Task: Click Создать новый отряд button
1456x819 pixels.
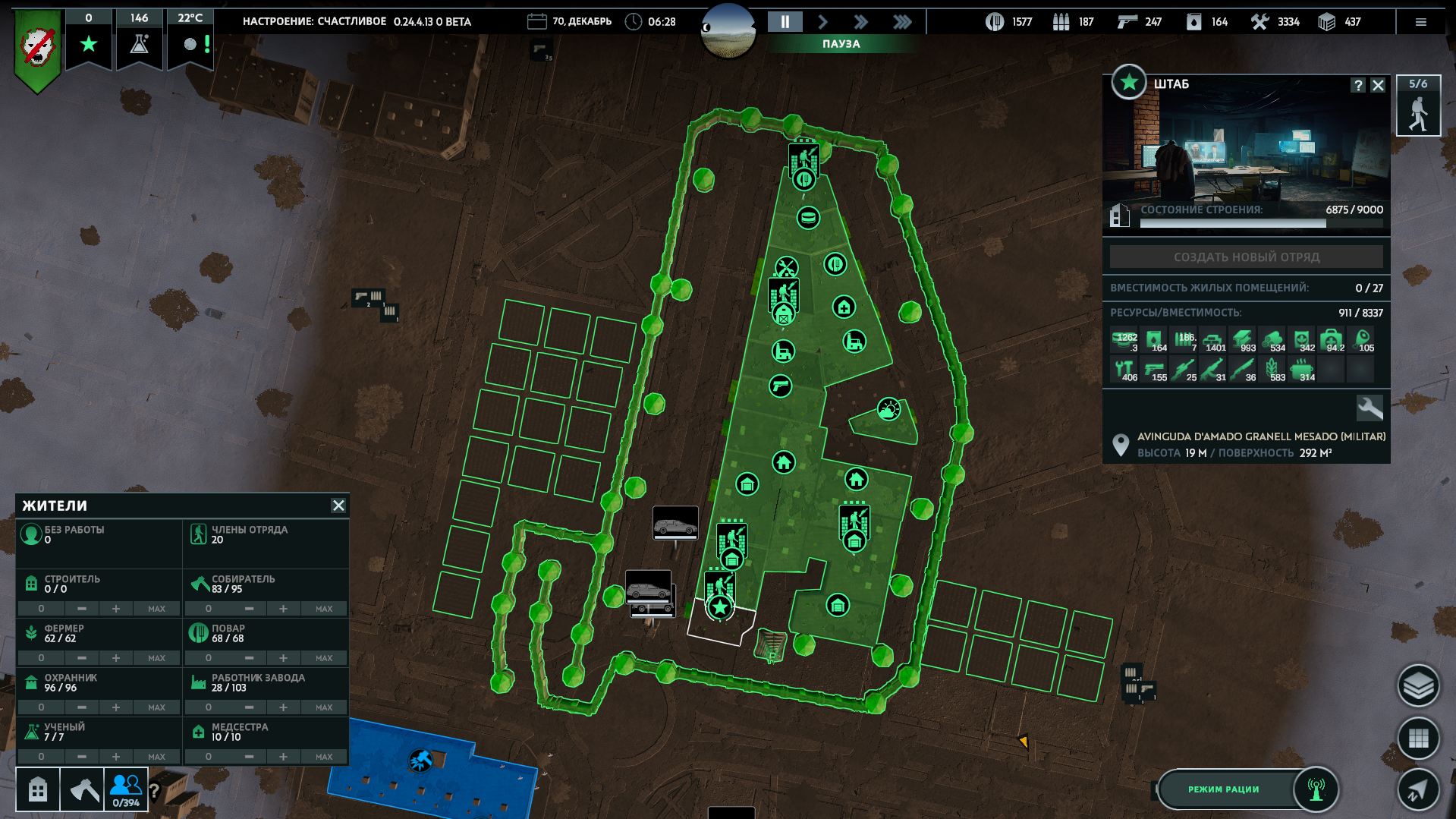Action: tap(1246, 257)
